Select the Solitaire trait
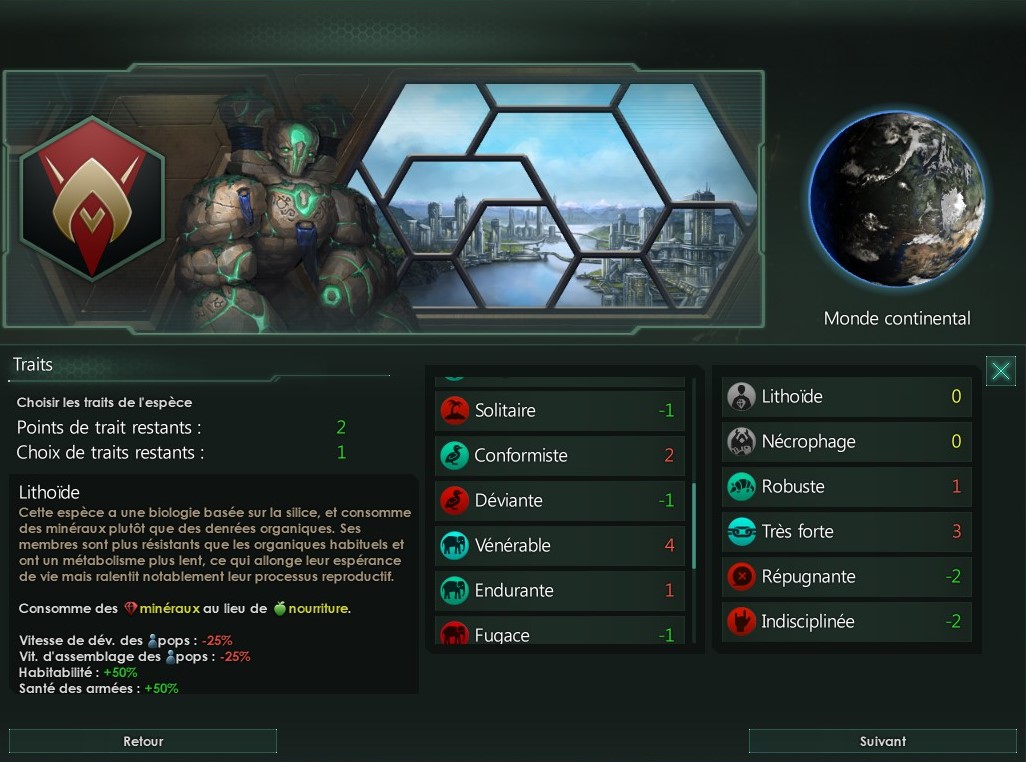This screenshot has width=1026, height=762. click(560, 410)
